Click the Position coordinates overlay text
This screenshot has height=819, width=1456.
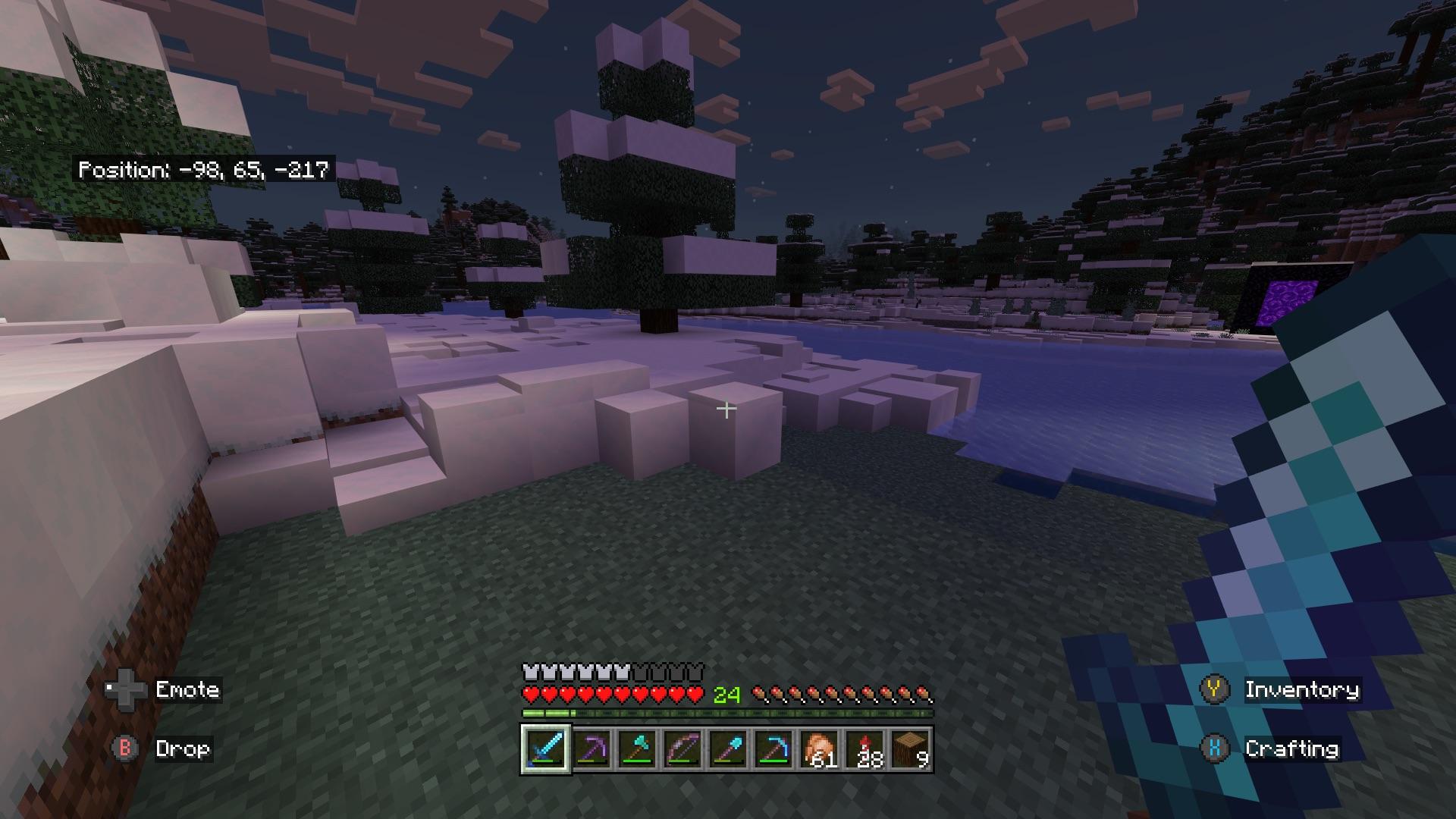(205, 171)
